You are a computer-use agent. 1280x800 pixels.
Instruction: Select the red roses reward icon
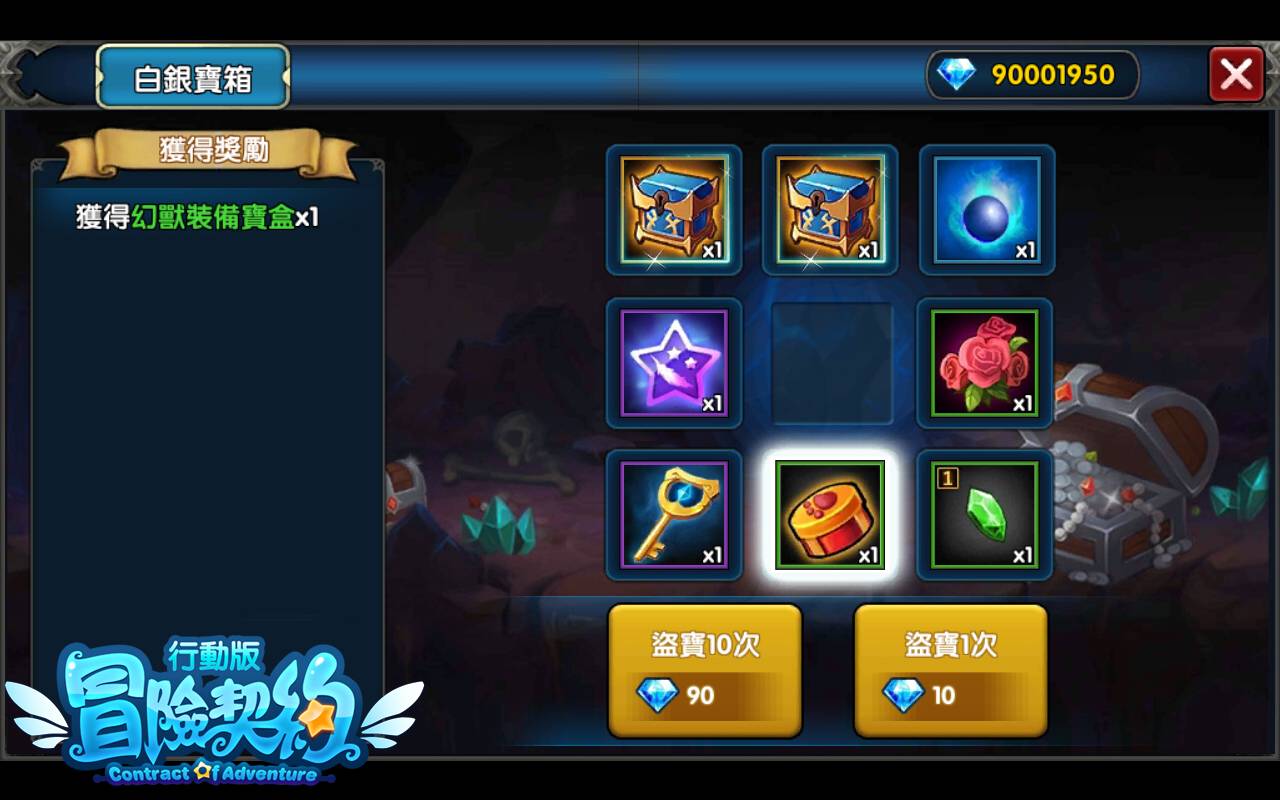point(985,362)
